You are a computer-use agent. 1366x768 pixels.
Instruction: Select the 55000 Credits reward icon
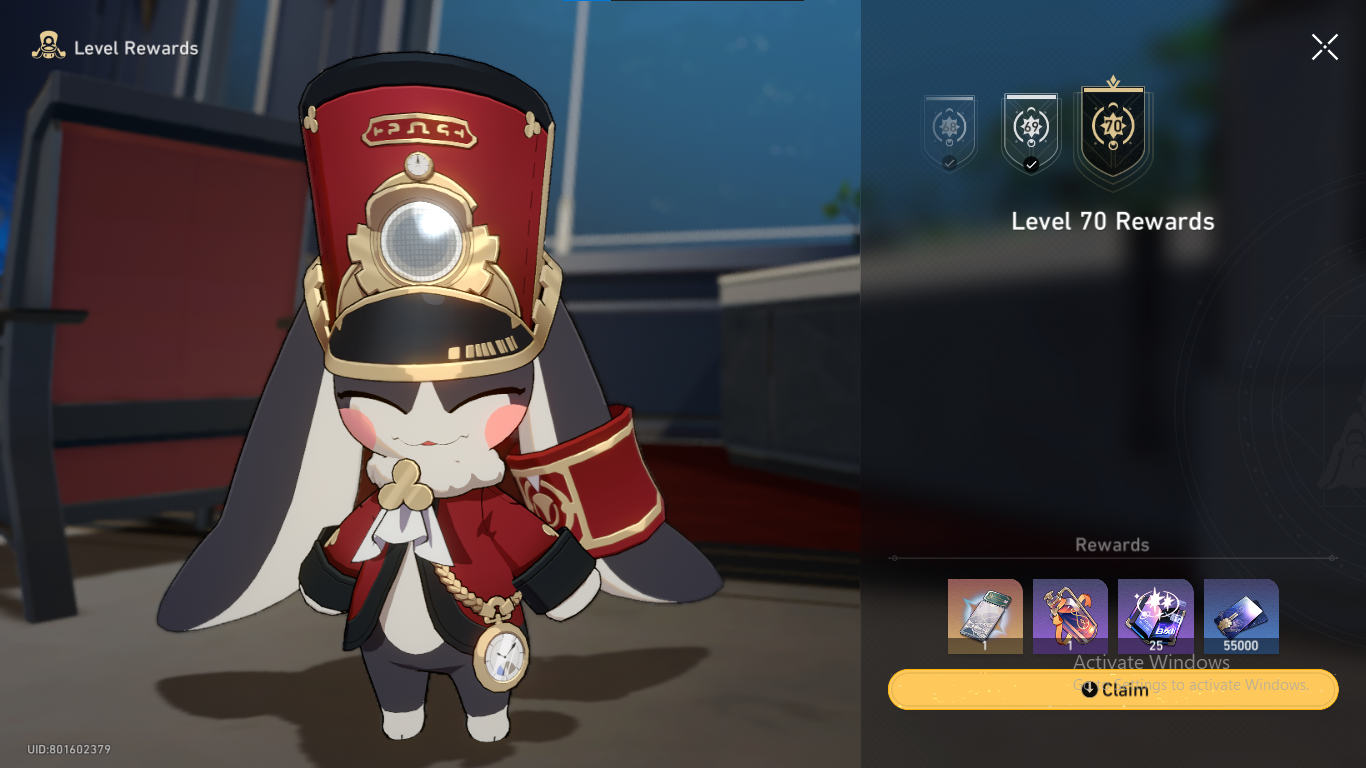coord(1240,616)
